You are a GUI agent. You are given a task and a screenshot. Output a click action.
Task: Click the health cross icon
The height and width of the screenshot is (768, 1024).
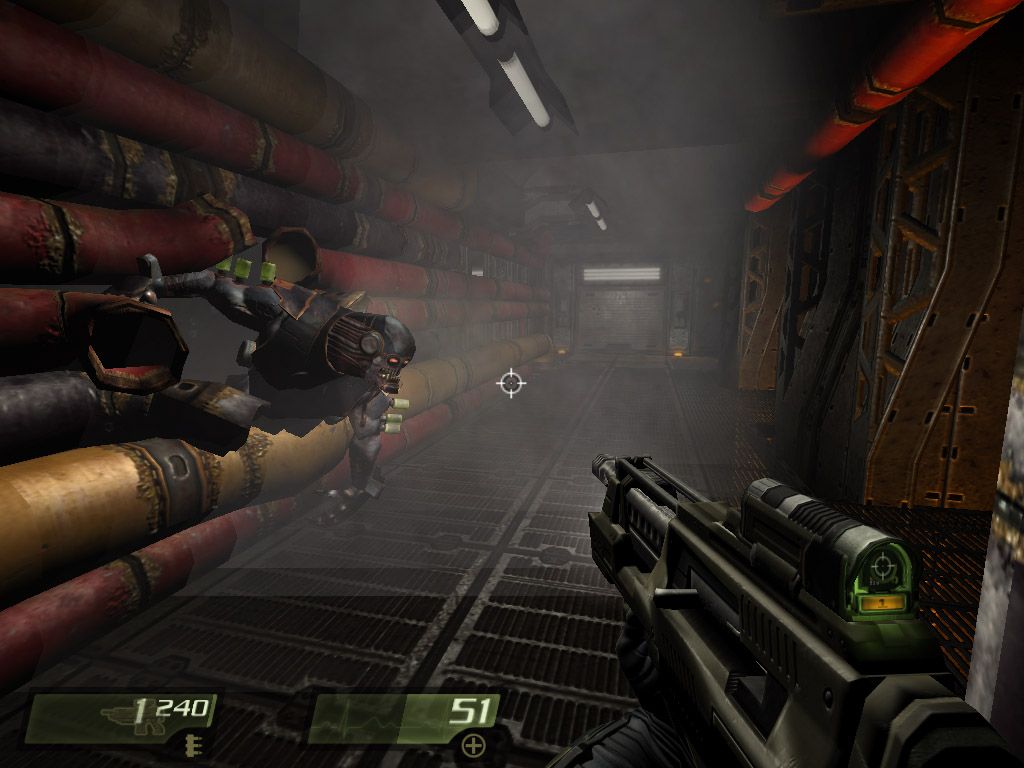(473, 745)
